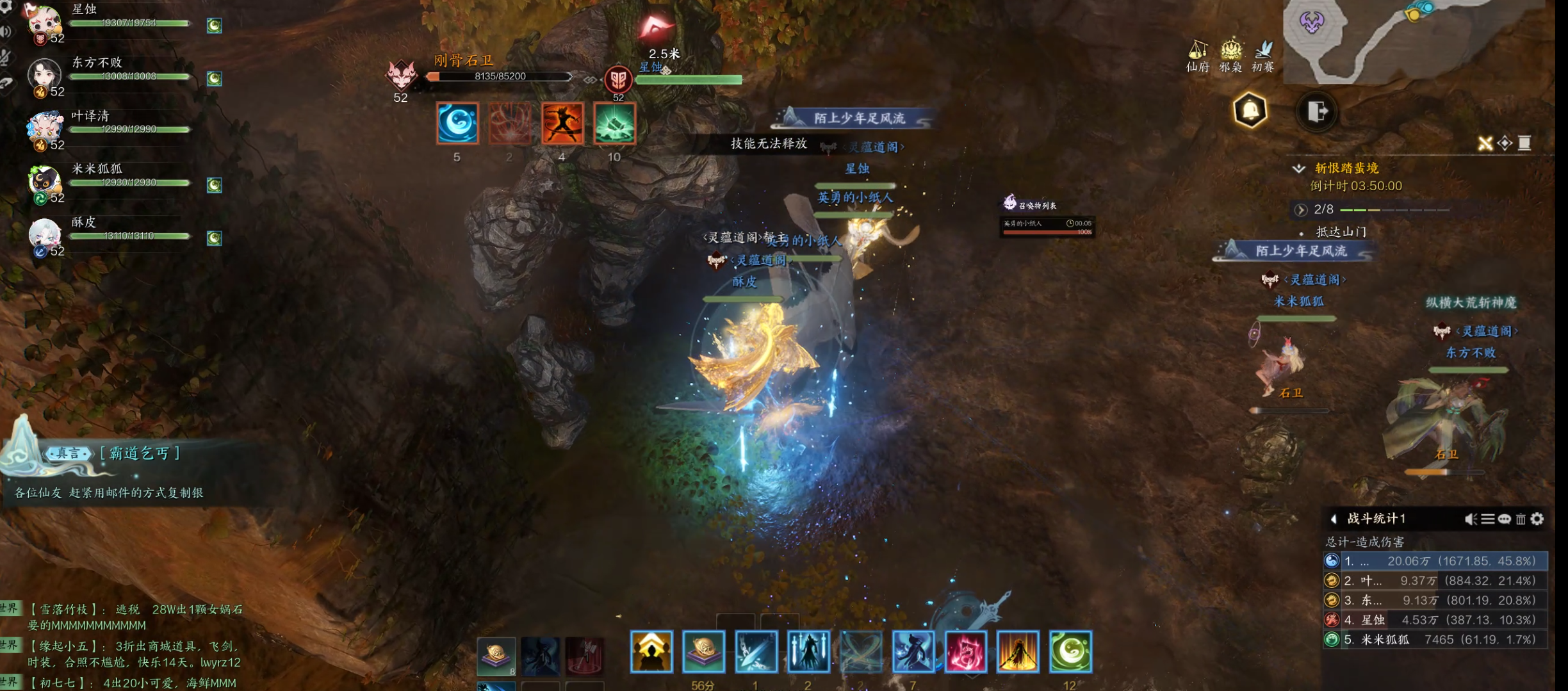
Task: Collapse the 斩恨踏蜚境 quest tracker
Action: click(1298, 168)
